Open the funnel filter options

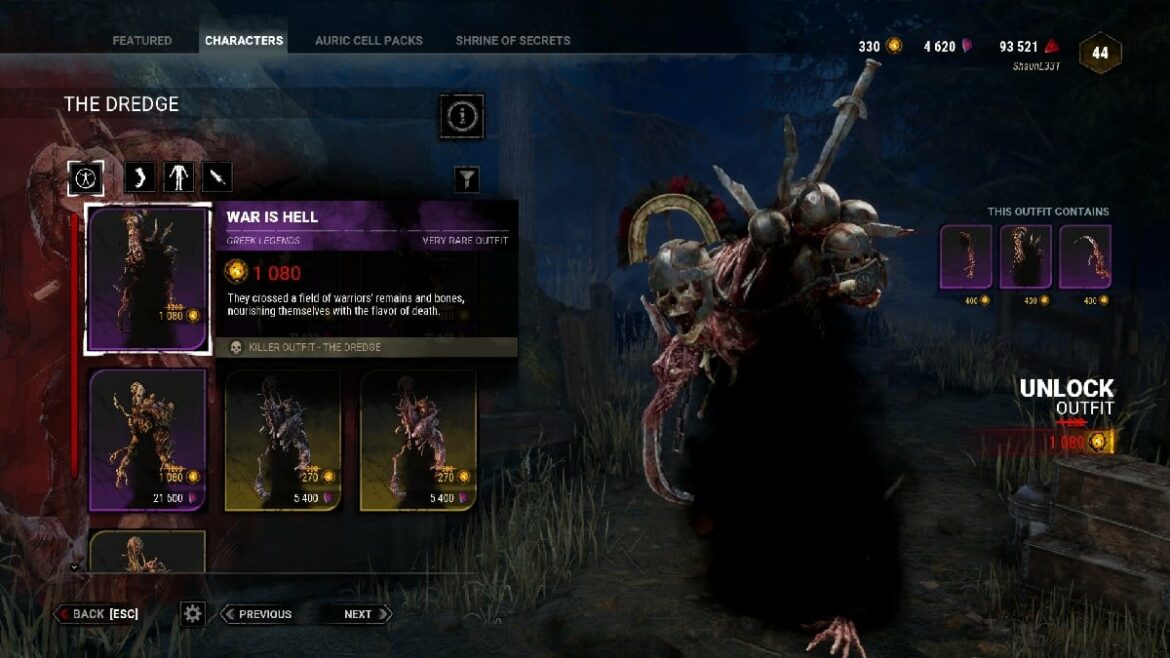click(x=467, y=179)
